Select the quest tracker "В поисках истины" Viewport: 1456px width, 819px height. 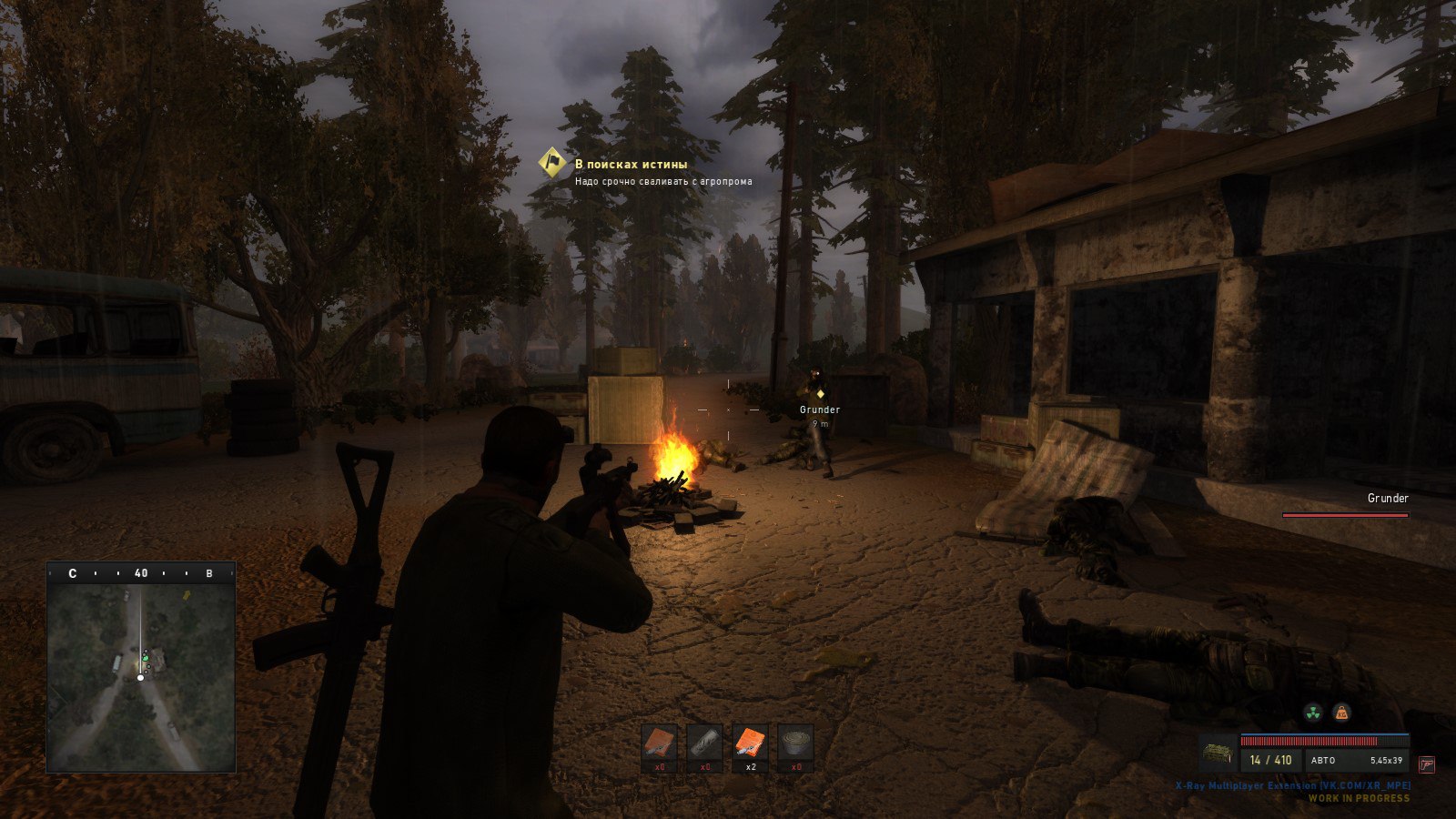pyautogui.click(x=631, y=165)
